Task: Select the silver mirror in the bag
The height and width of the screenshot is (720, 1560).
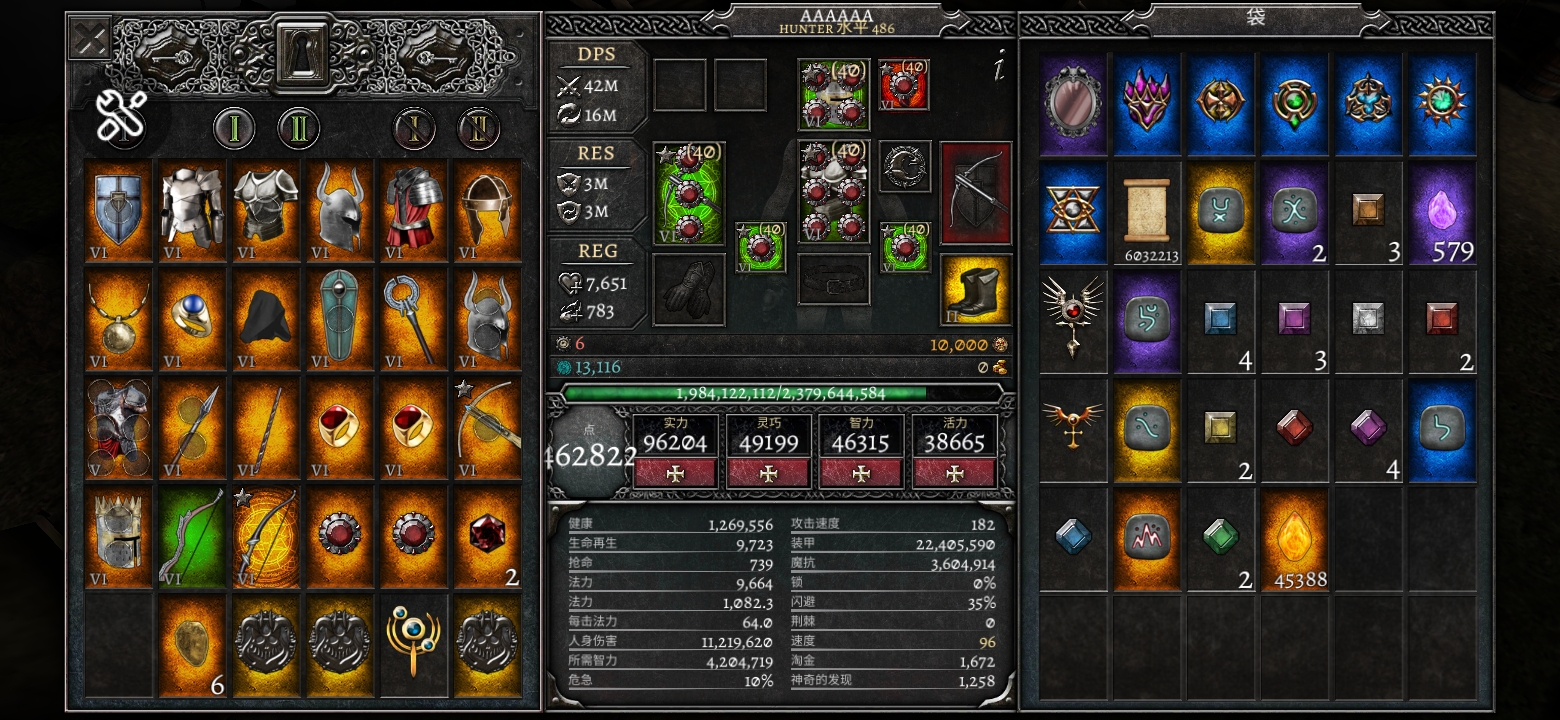Action: 1073,103
